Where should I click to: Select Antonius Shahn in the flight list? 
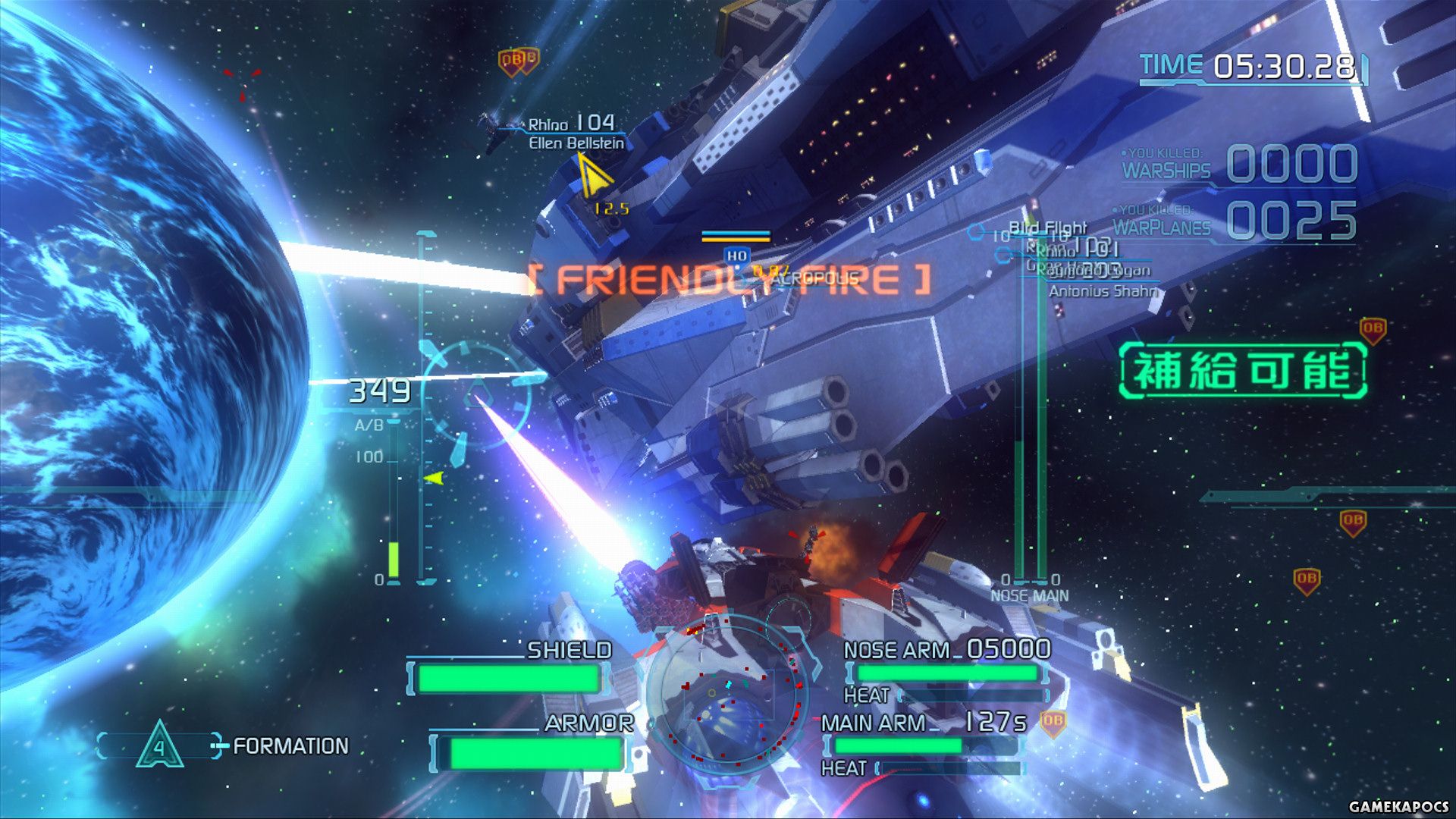1103,291
